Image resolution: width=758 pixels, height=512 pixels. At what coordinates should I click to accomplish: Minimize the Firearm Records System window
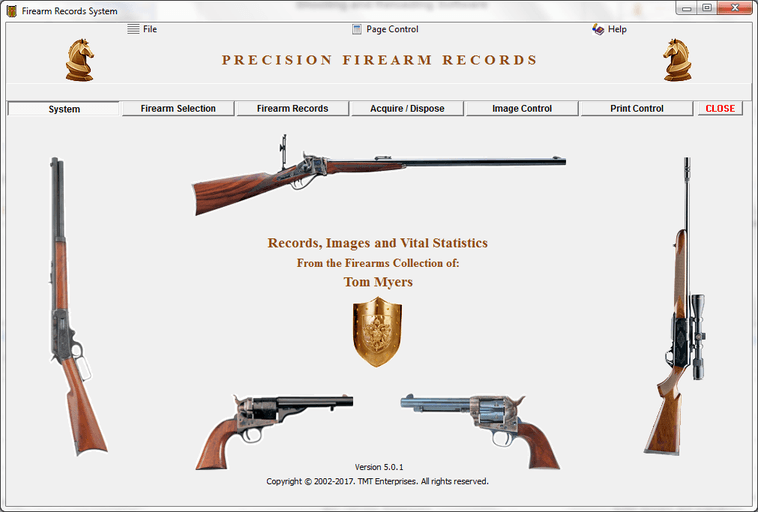click(688, 8)
